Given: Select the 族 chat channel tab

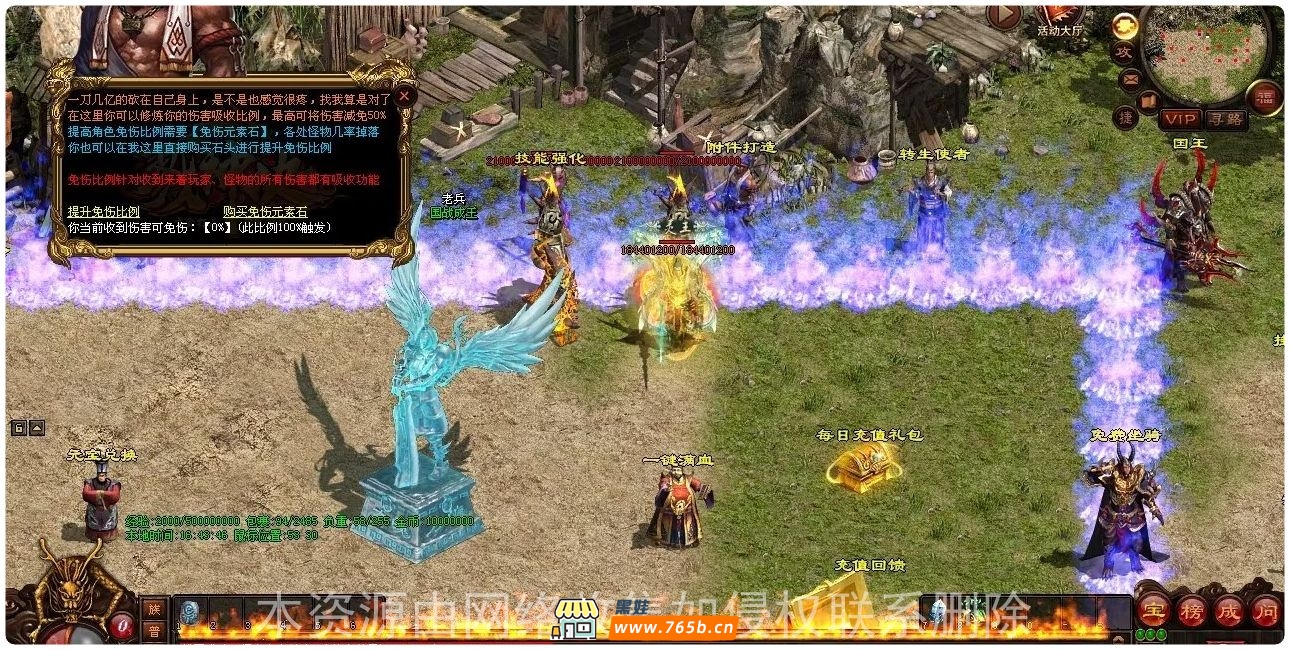Looking at the screenshot, I should click(x=153, y=609).
